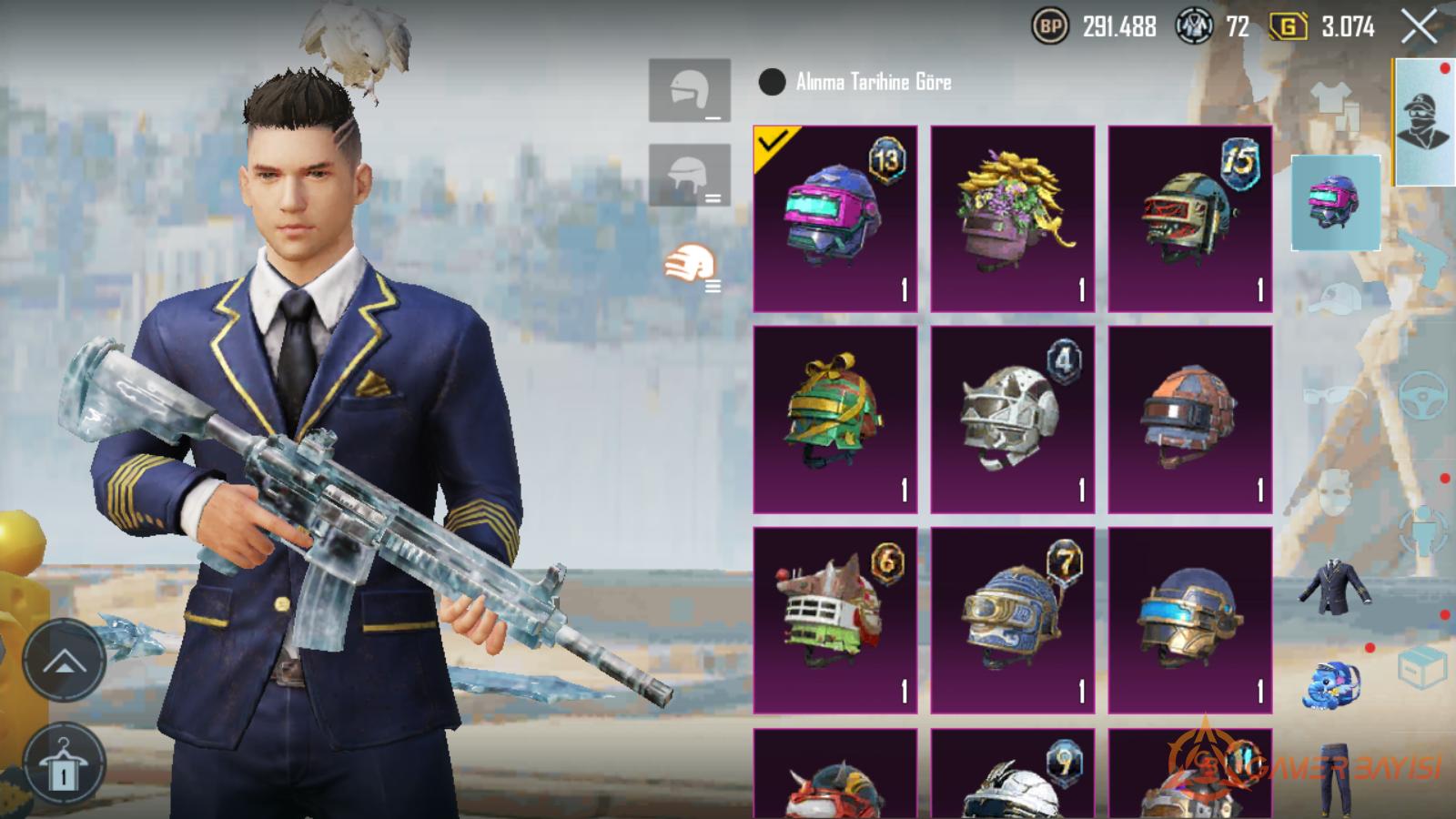
Task: Select the pink-visor level 13 helmet skin
Action: (x=834, y=219)
